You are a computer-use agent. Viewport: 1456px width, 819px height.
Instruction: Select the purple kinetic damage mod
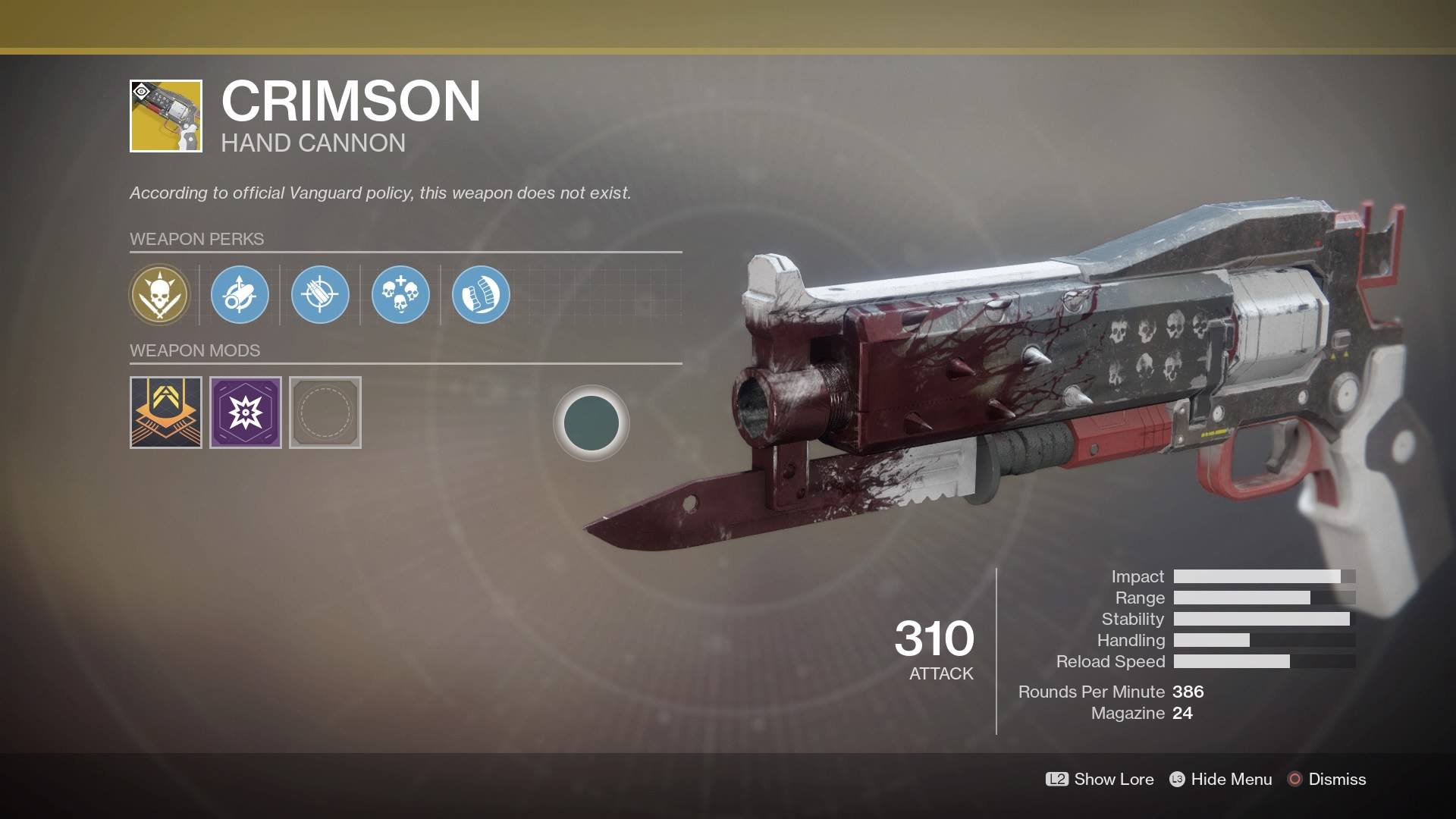[245, 413]
